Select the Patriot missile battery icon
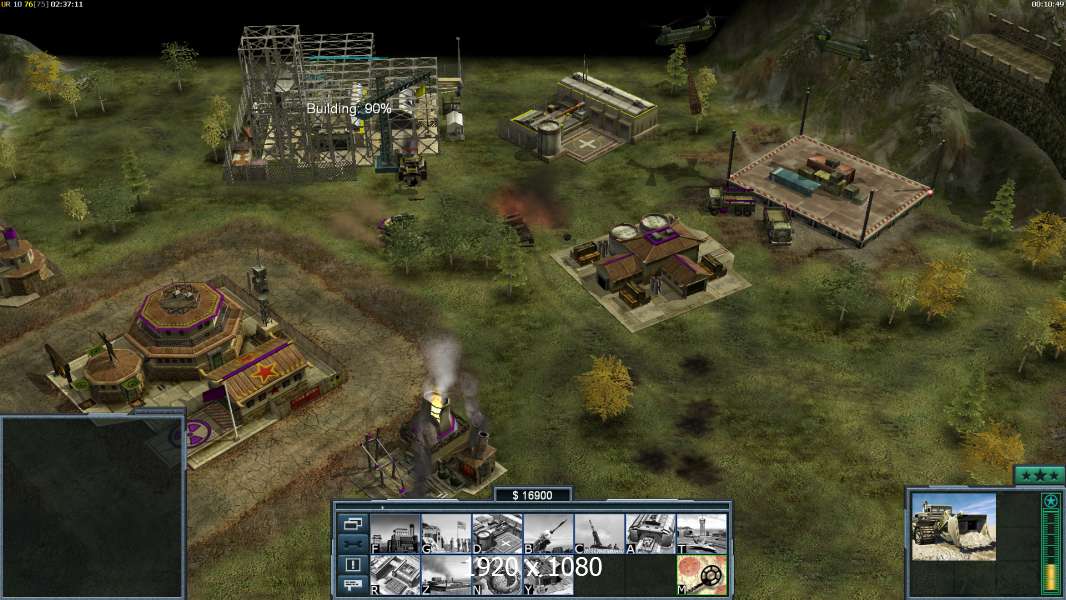Image resolution: width=1066 pixels, height=600 pixels. pos(548,533)
